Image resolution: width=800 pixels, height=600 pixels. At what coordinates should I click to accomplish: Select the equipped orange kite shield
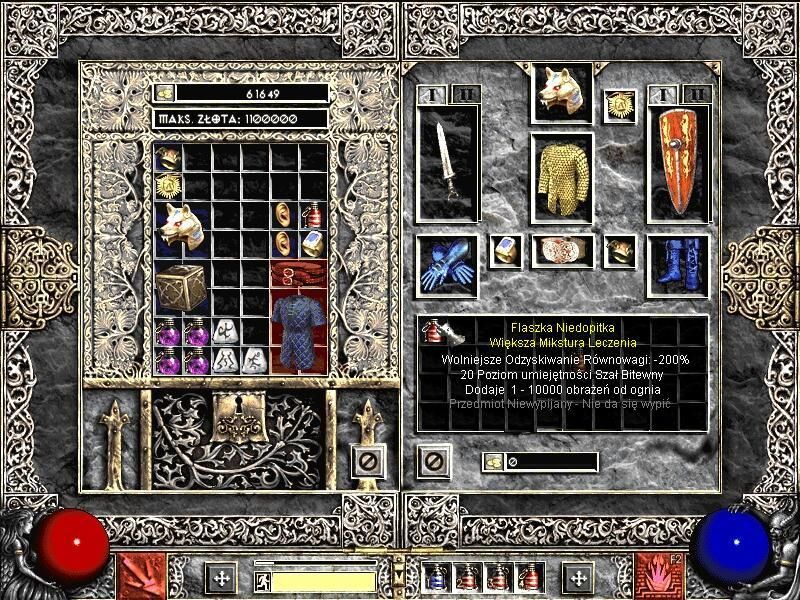point(678,163)
